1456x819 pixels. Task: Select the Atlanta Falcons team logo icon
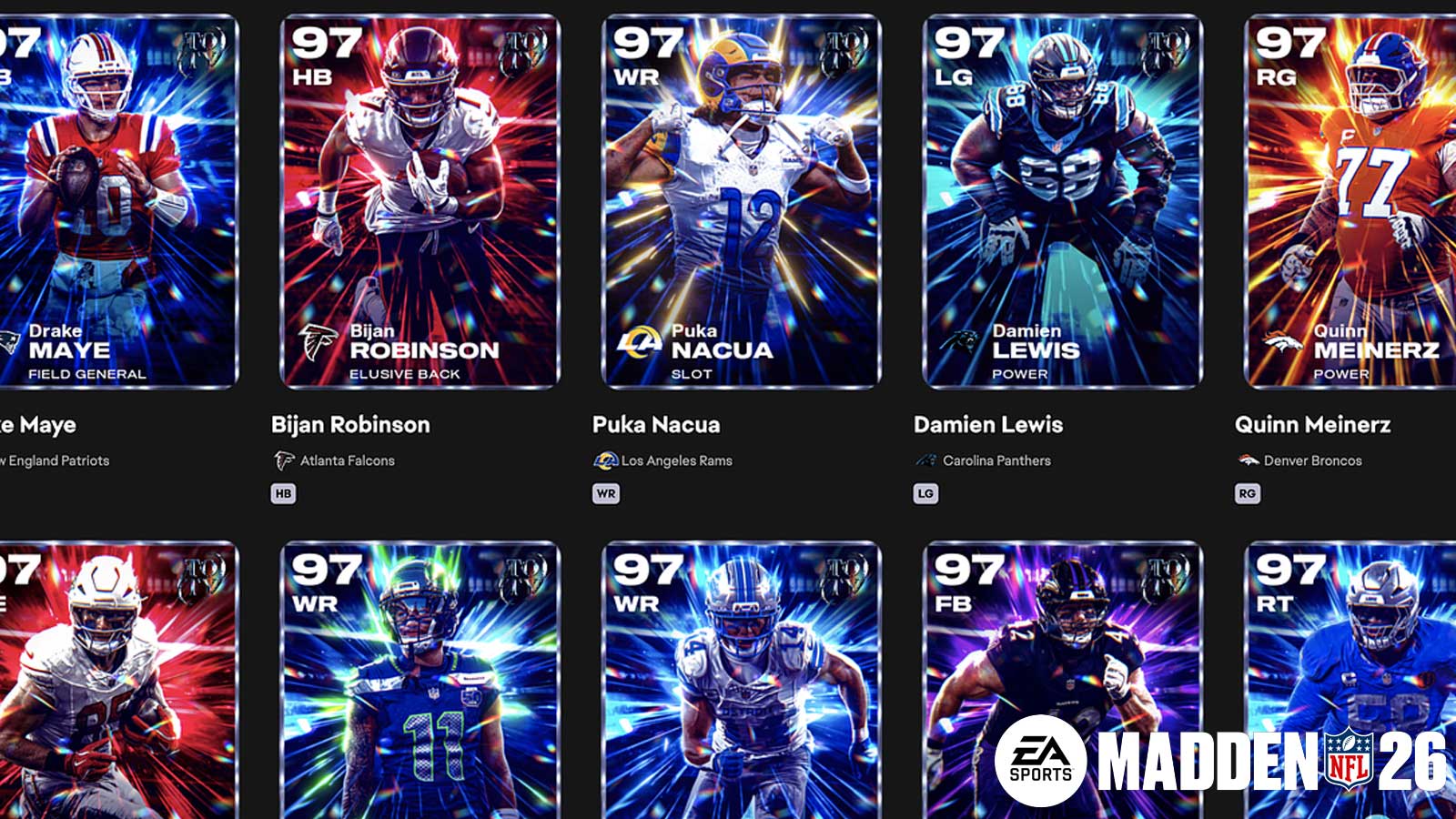coord(284,461)
